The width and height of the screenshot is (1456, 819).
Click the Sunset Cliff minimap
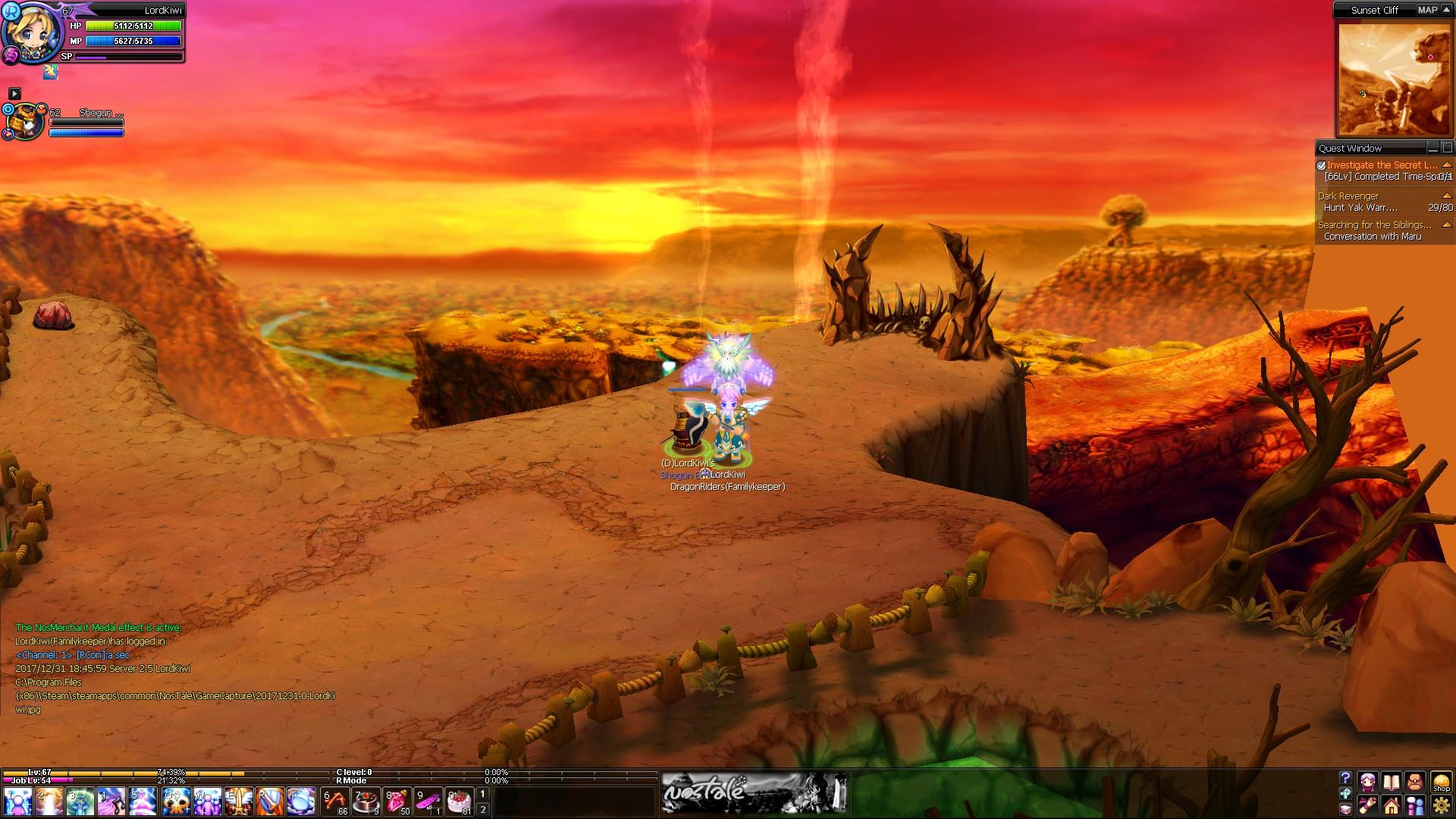[1394, 79]
